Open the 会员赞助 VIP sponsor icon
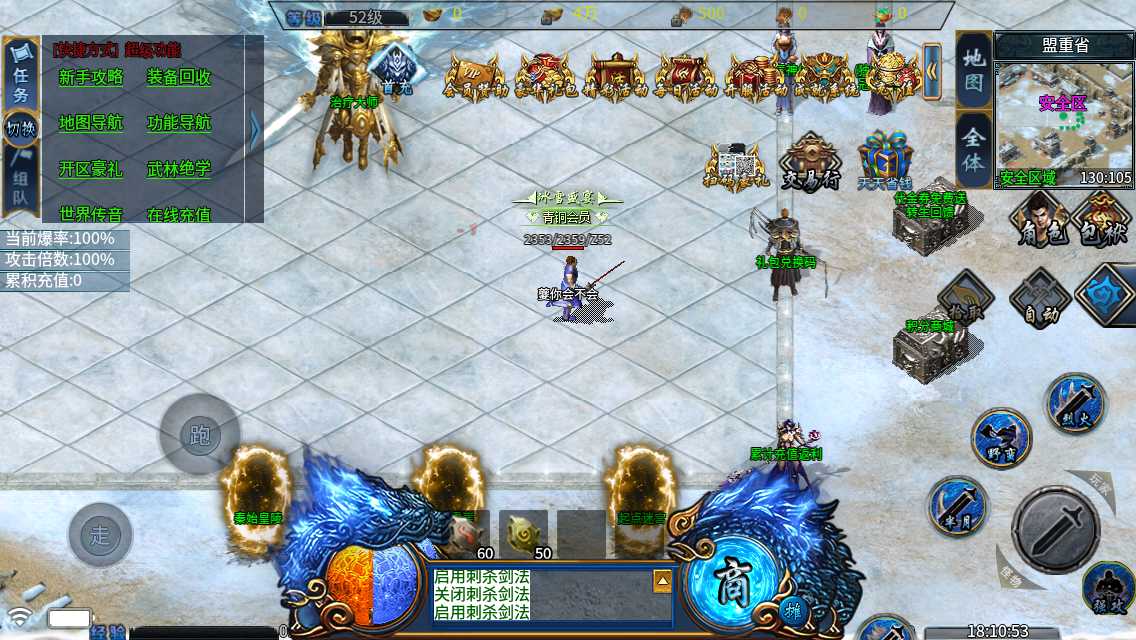1136x640 pixels. point(472,77)
